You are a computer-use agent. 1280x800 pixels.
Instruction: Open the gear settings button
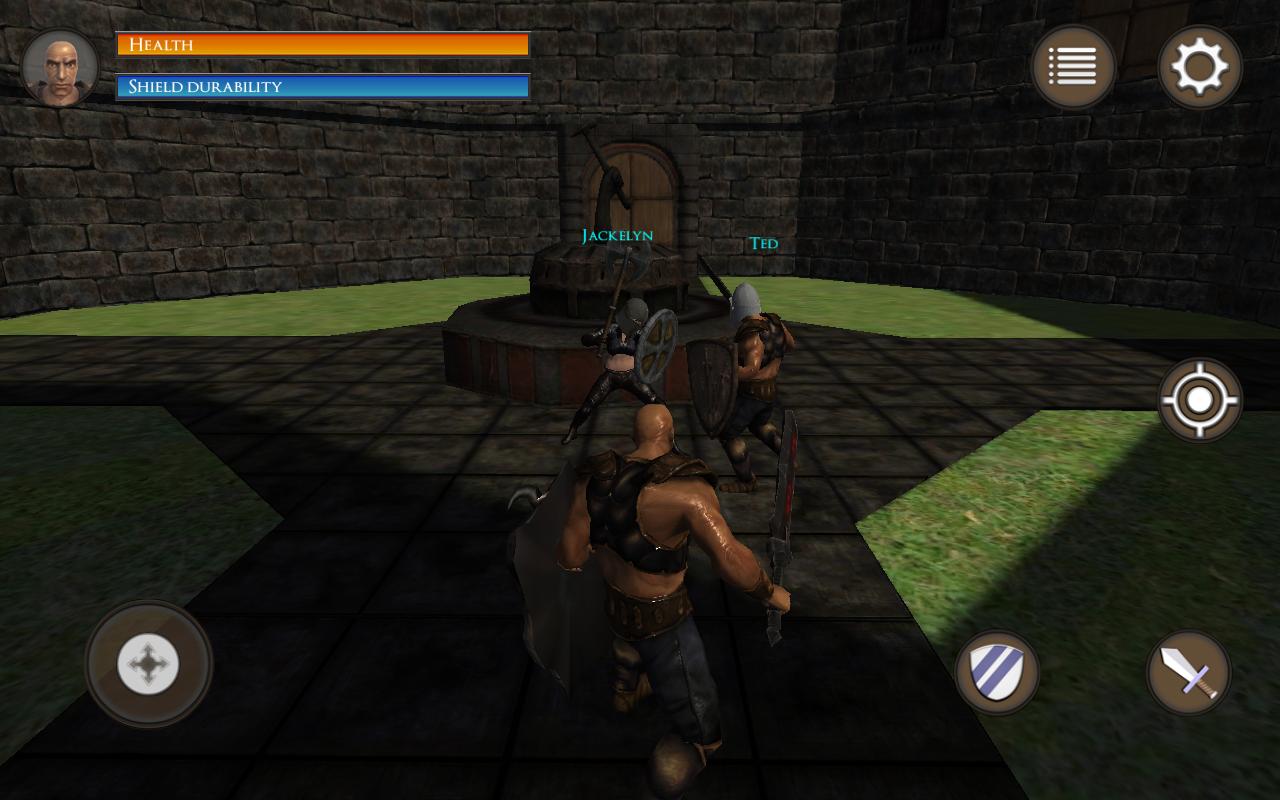point(1199,67)
